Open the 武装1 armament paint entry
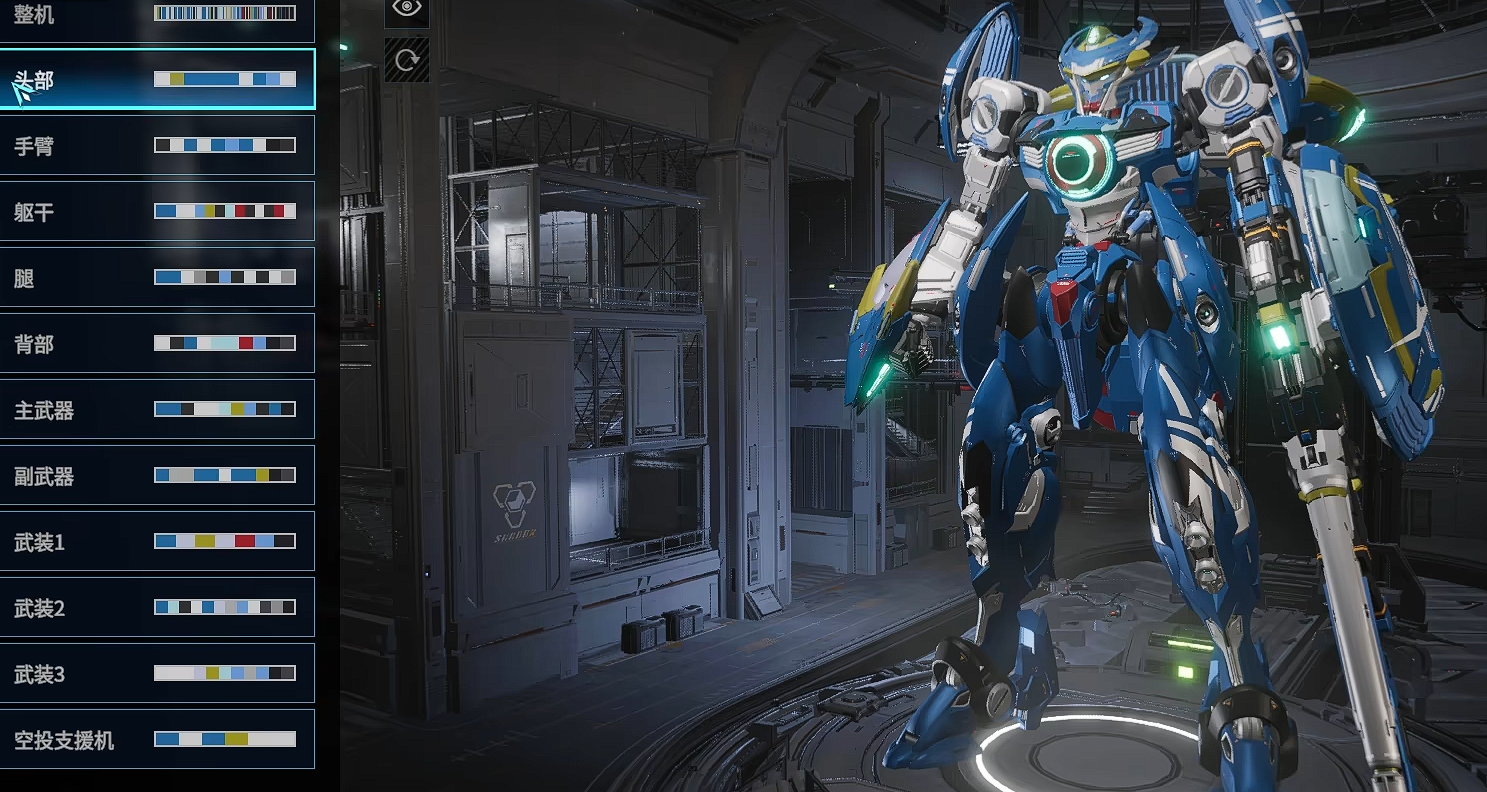 (157, 541)
